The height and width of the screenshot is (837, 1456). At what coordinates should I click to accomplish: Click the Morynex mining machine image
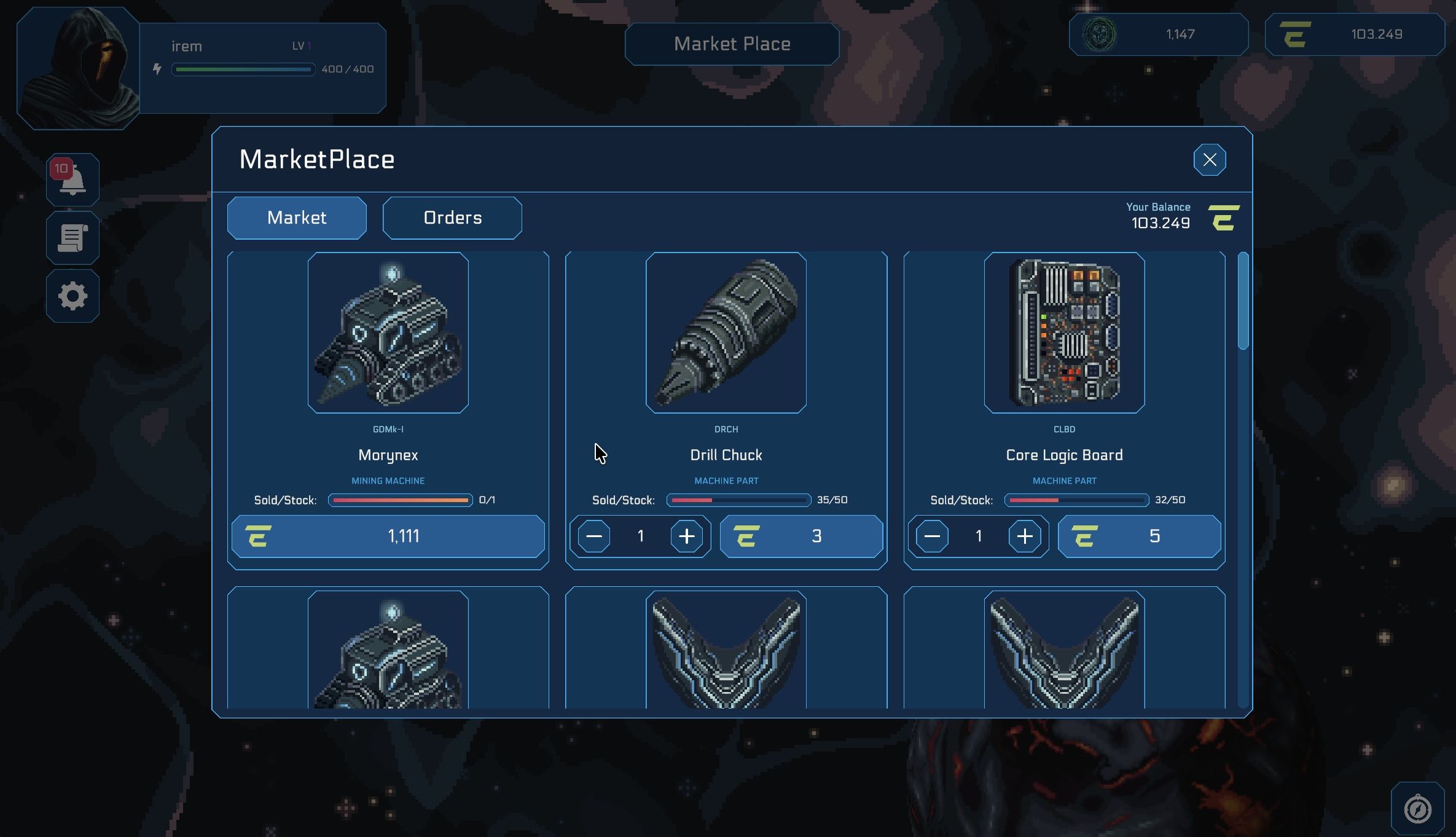[388, 332]
